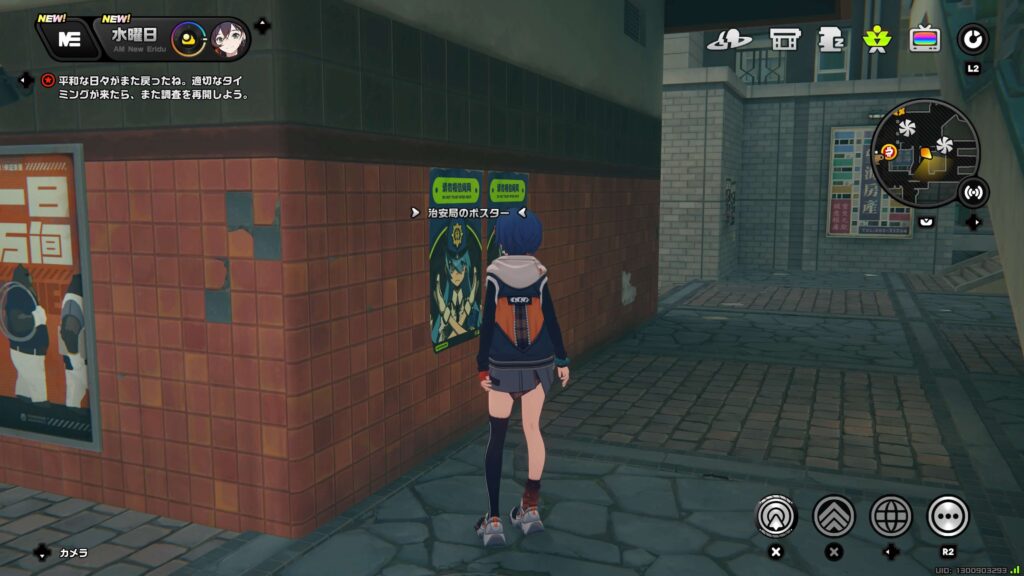The image size is (1024, 576).
Task: Open the globe network button
Action: (x=891, y=516)
